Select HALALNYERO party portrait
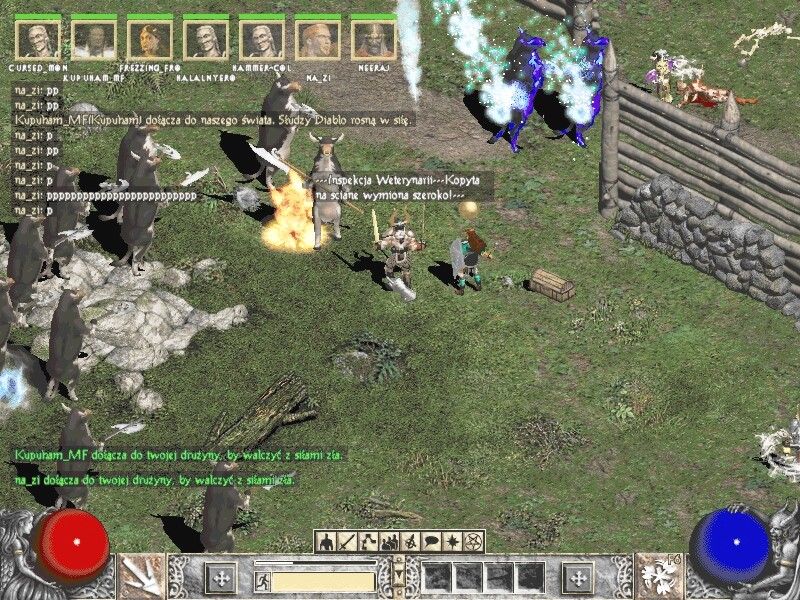The height and width of the screenshot is (600, 800). click(x=205, y=40)
